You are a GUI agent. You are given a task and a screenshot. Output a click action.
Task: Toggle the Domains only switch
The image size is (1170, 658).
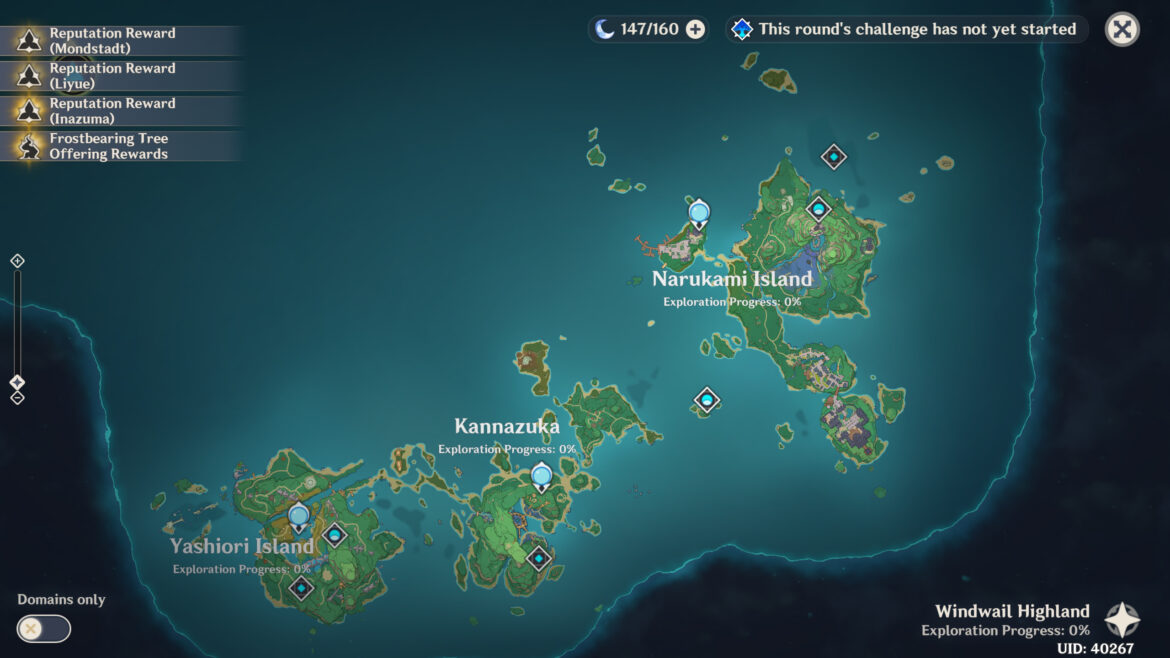click(x=44, y=628)
